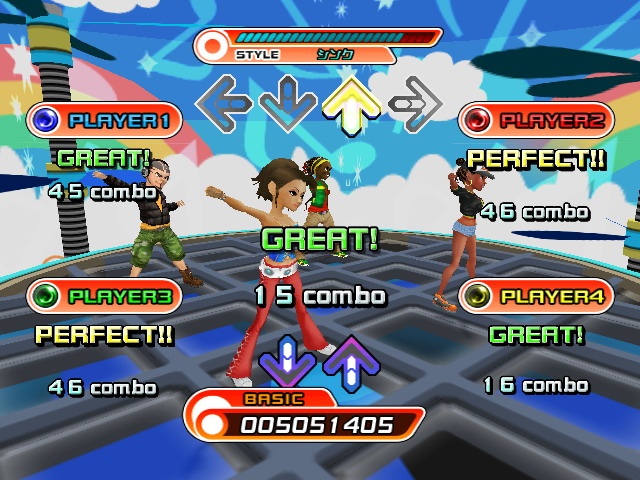The image size is (640, 480).
Task: Click the PLAYER4 badge
Action: [537, 296]
